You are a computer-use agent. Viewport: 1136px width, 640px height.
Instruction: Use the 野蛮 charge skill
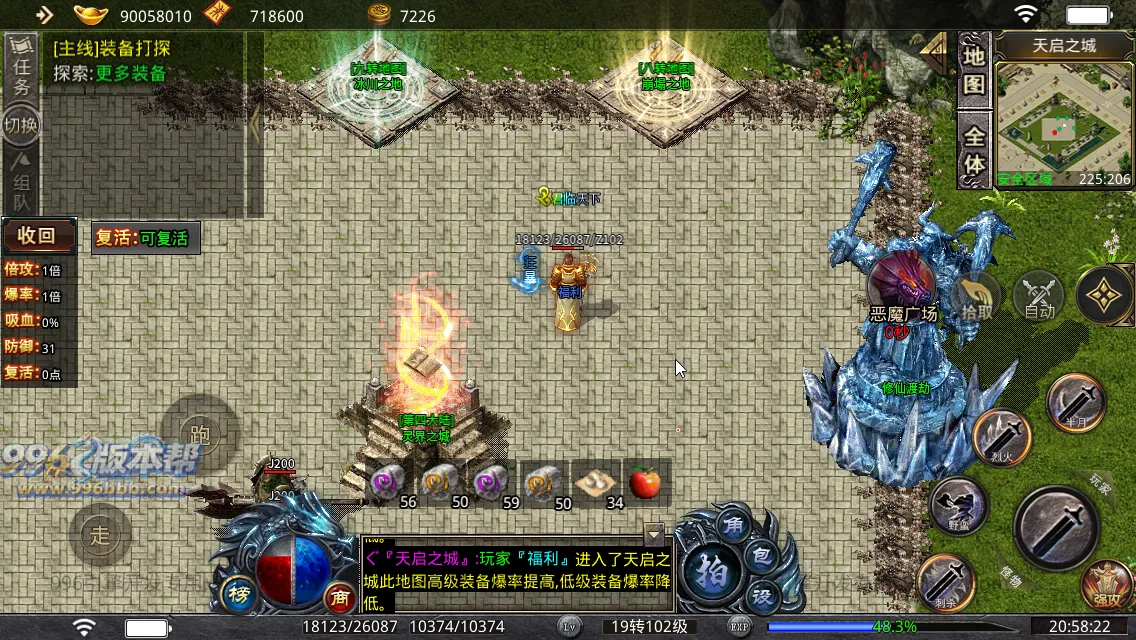tap(958, 505)
